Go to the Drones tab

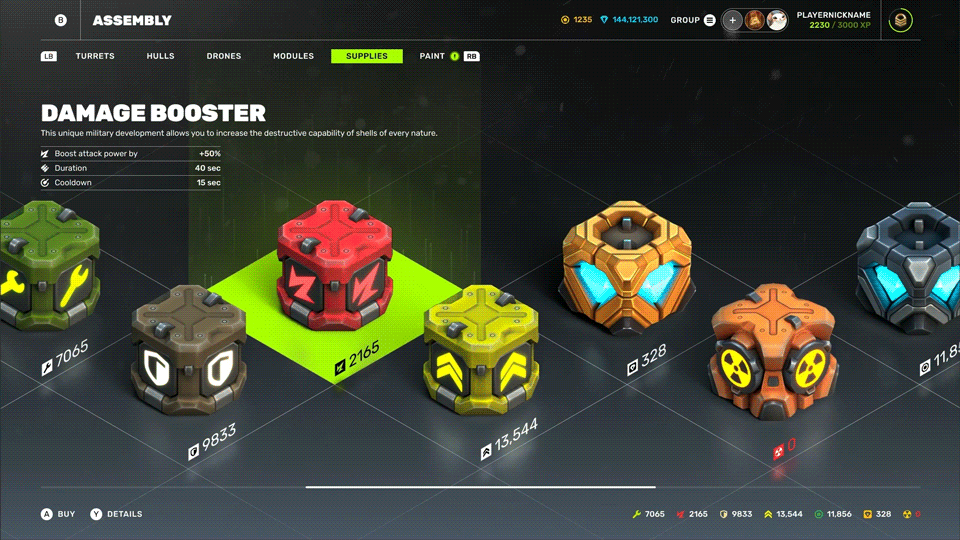pyautogui.click(x=224, y=57)
